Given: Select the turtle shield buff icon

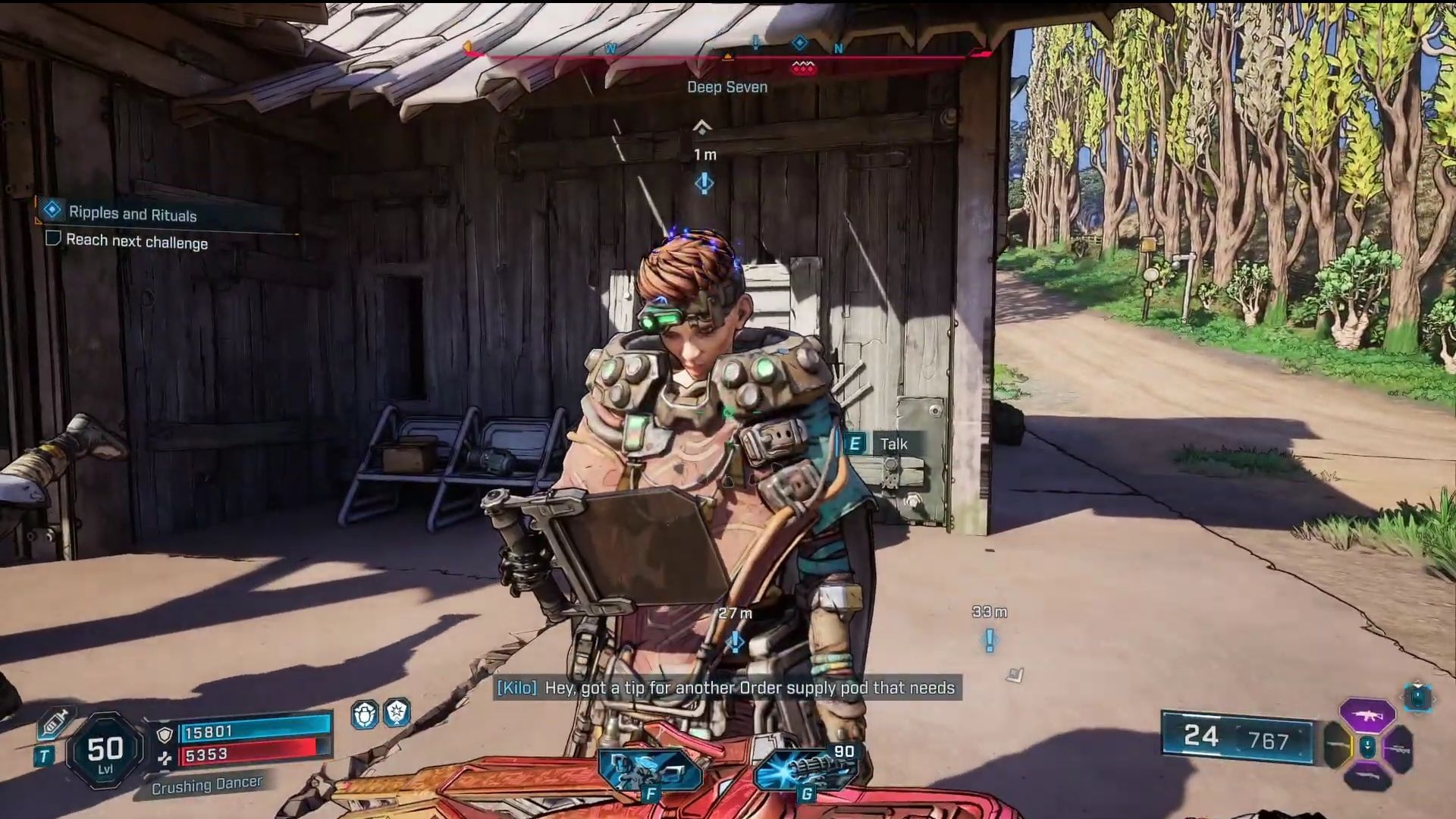Looking at the screenshot, I should (365, 714).
